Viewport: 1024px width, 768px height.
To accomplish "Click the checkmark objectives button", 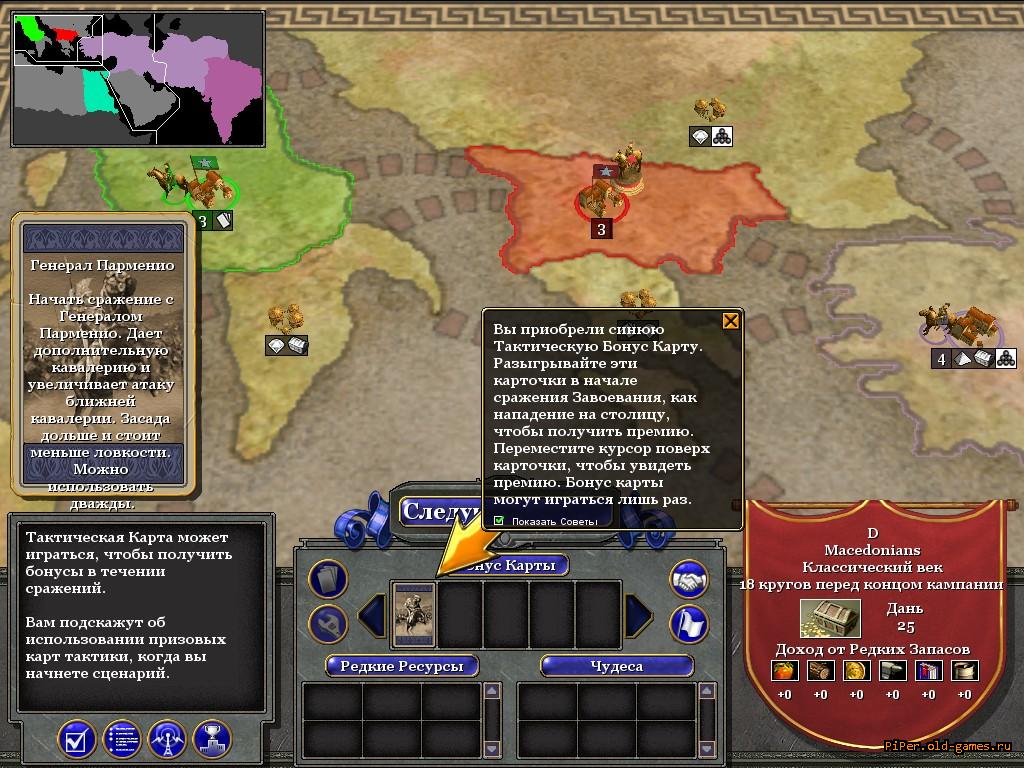I will click(77, 739).
